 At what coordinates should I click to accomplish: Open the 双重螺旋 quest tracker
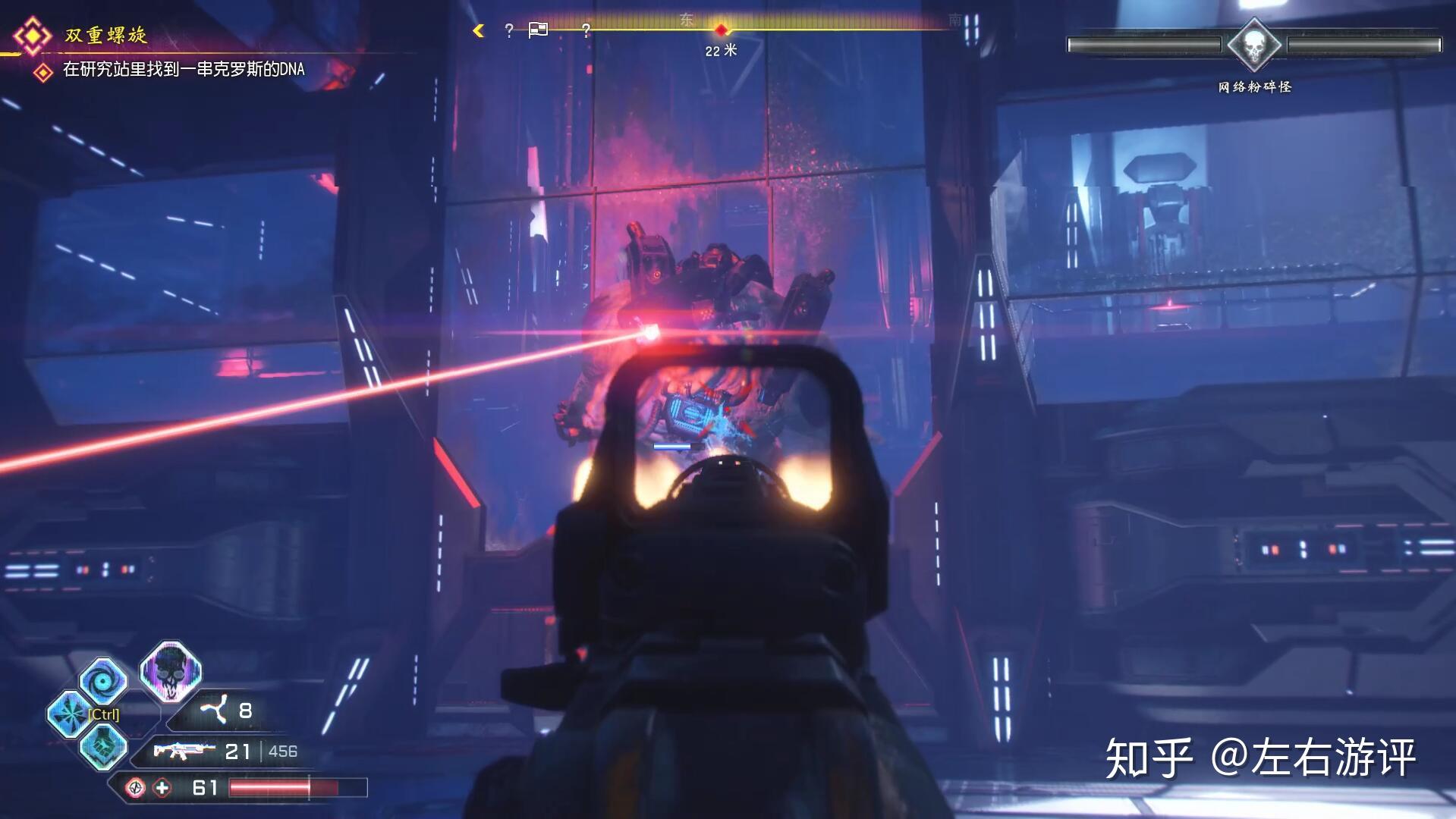coord(105,35)
